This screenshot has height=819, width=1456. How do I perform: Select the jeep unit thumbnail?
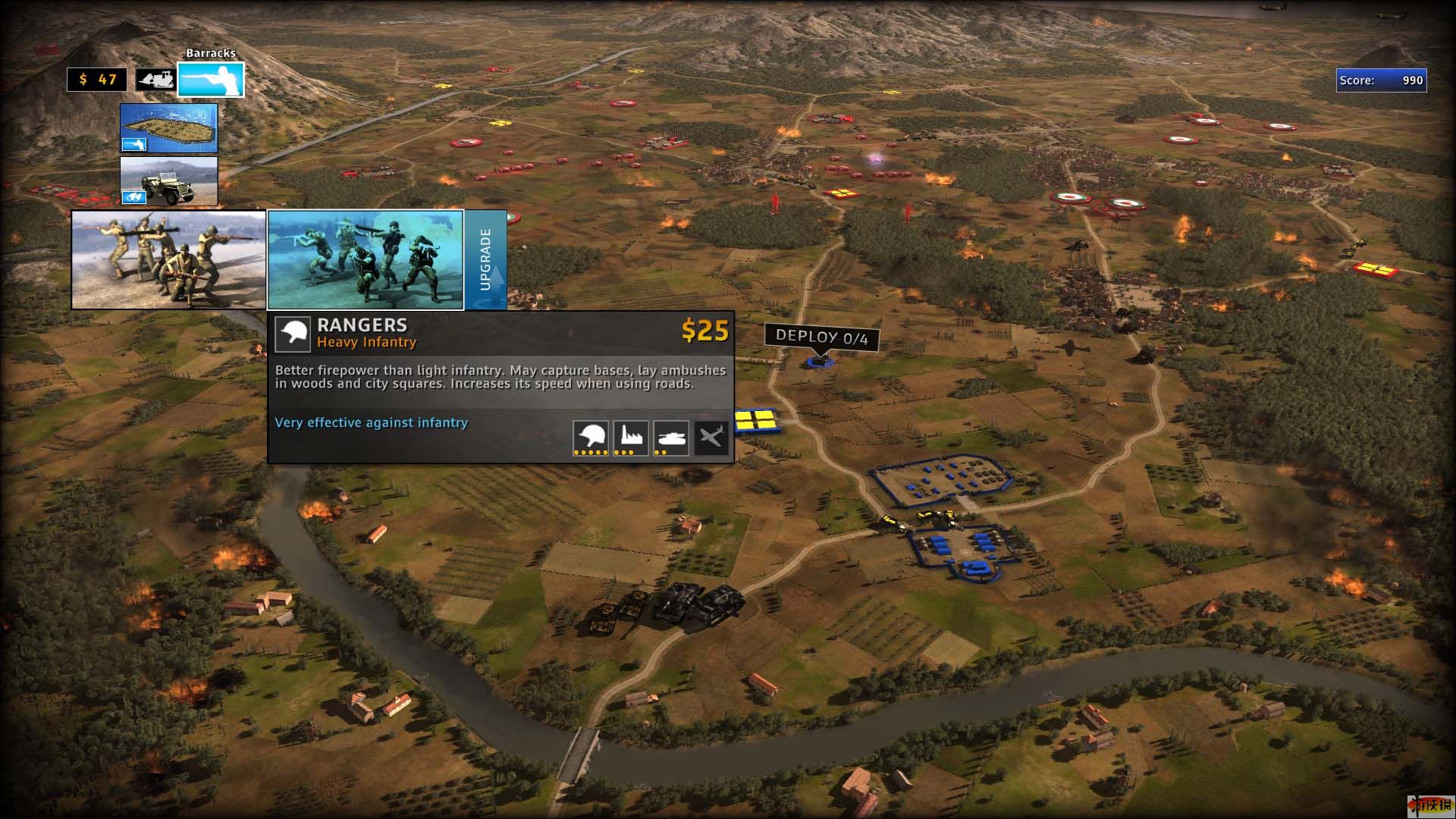click(x=168, y=181)
